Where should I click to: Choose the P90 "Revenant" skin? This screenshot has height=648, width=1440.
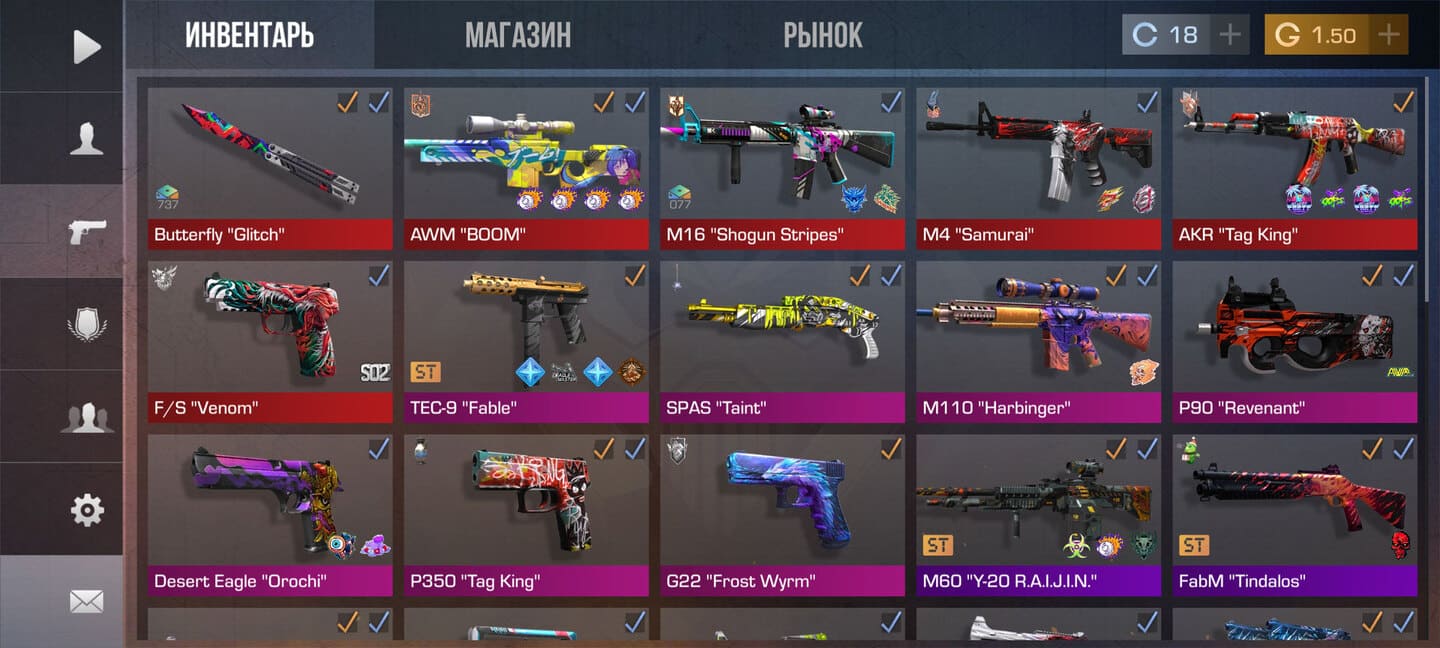pyautogui.click(x=1294, y=335)
